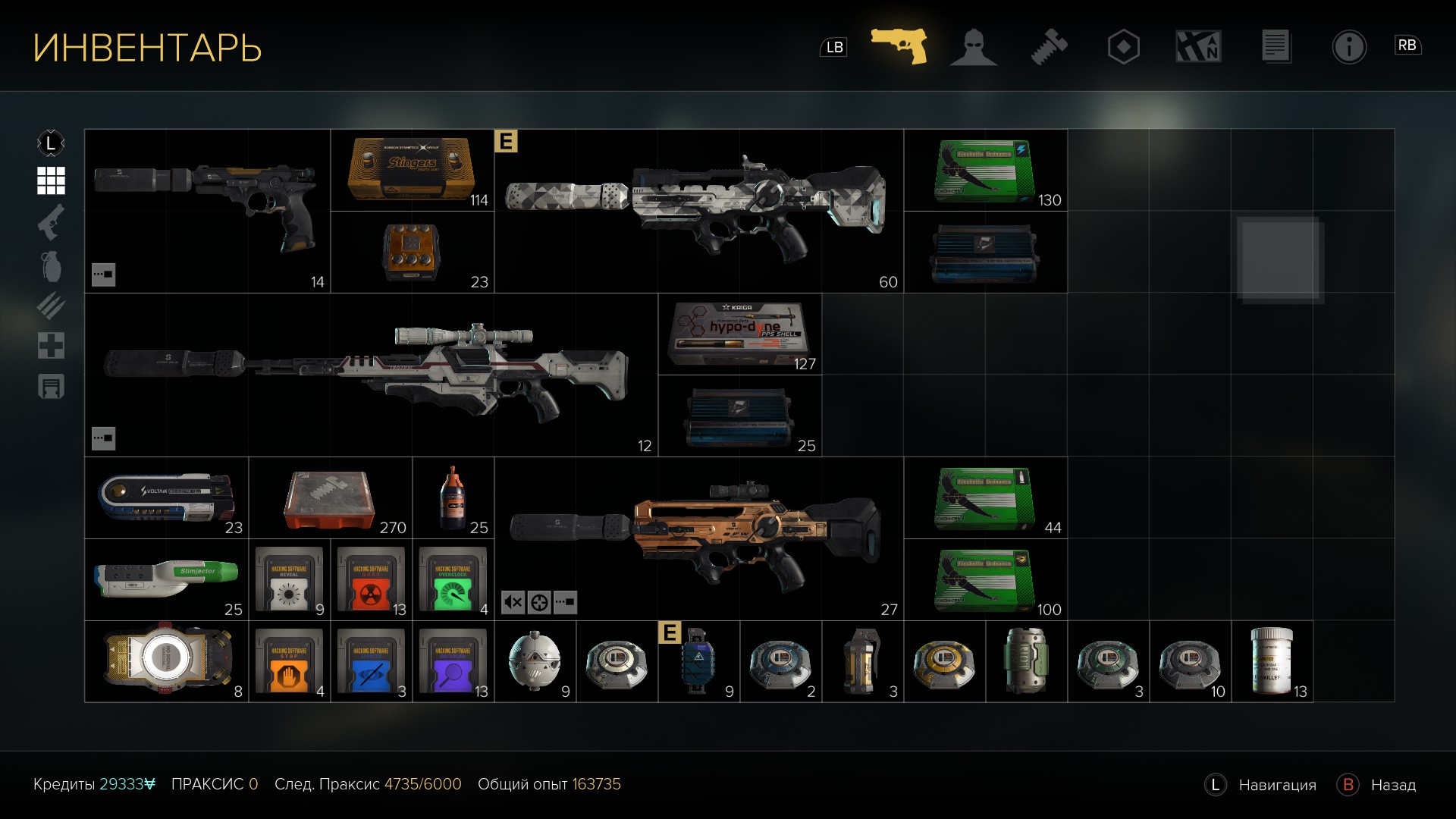Image resolution: width=1456 pixels, height=819 pixels.
Task: Select the painkiller pill bottle
Action: (x=1272, y=661)
